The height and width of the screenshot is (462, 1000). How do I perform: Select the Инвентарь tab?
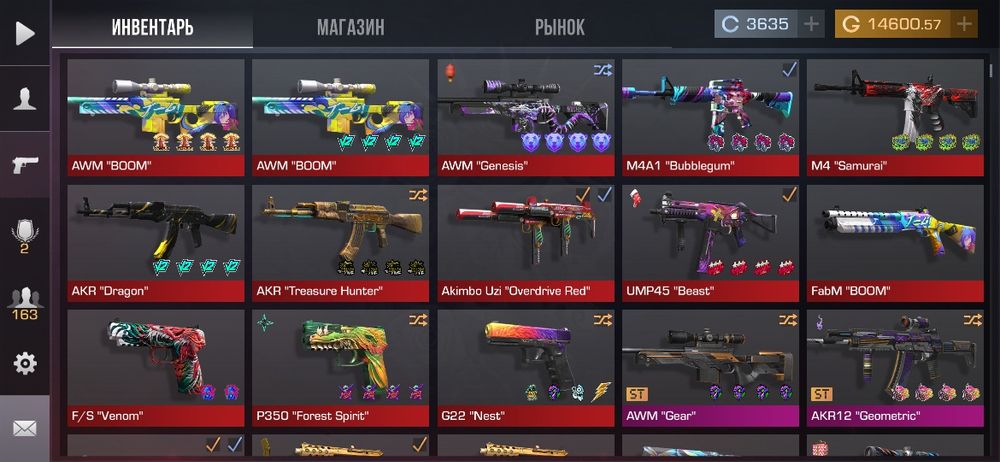[x=152, y=26]
